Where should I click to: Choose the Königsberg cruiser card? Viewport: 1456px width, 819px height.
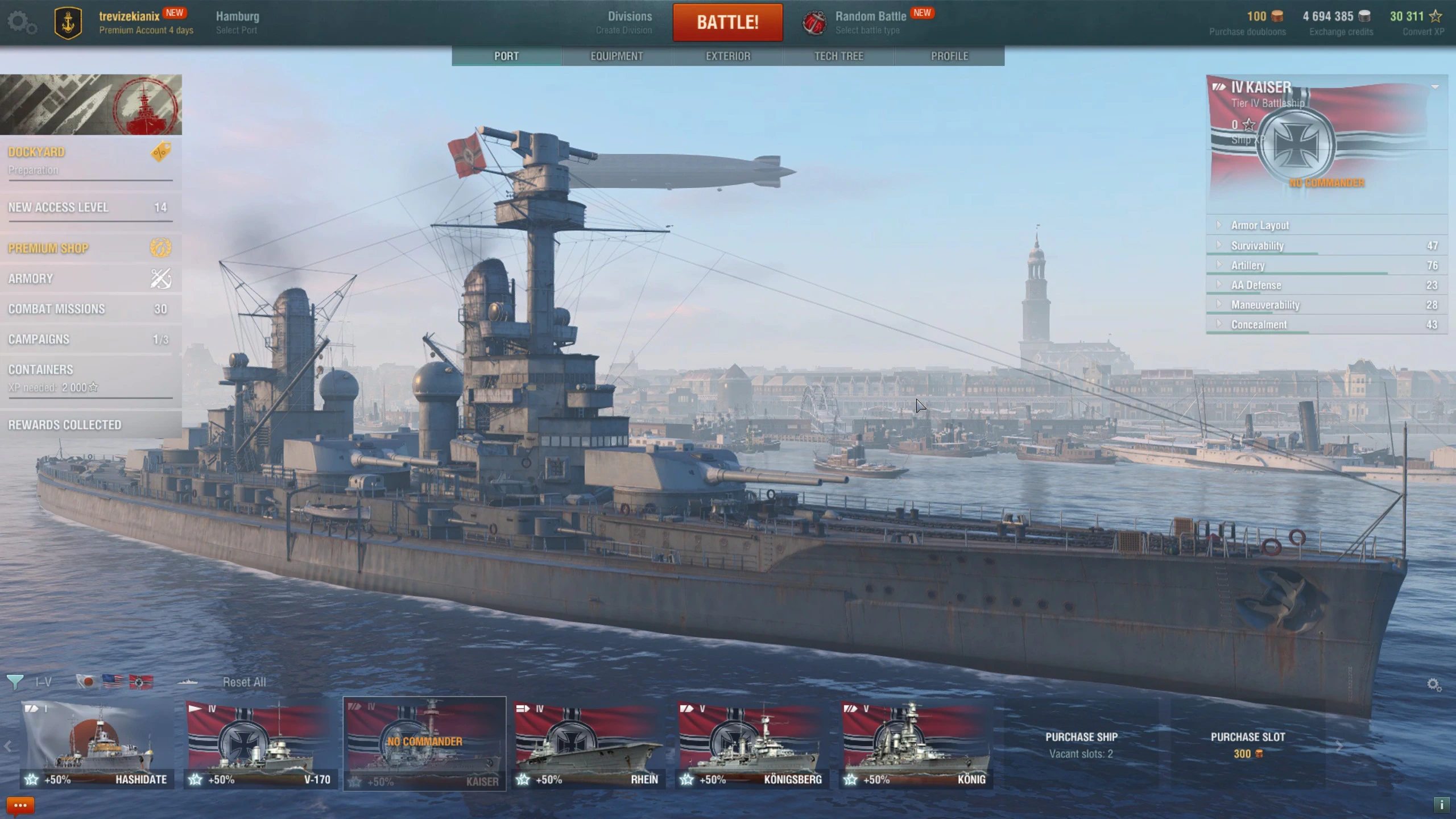[x=752, y=744]
